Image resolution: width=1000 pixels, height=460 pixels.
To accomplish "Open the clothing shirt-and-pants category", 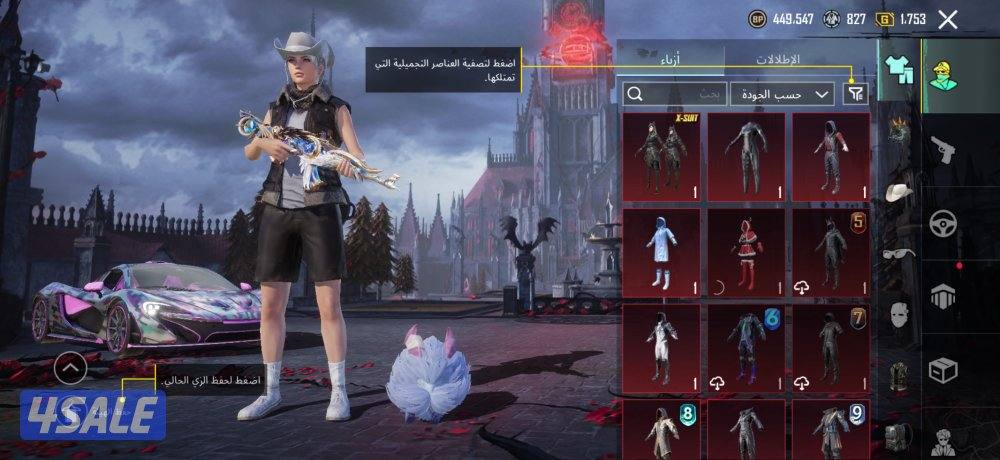I will click(897, 69).
